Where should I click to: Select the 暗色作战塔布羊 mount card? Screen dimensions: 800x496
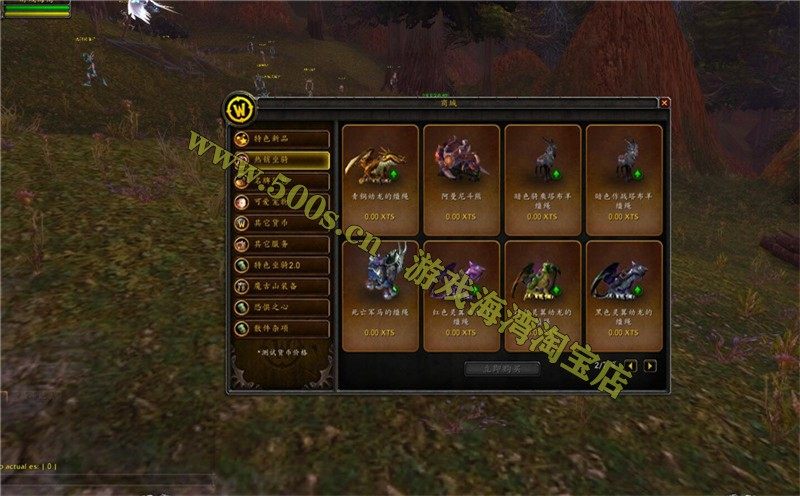[623, 180]
